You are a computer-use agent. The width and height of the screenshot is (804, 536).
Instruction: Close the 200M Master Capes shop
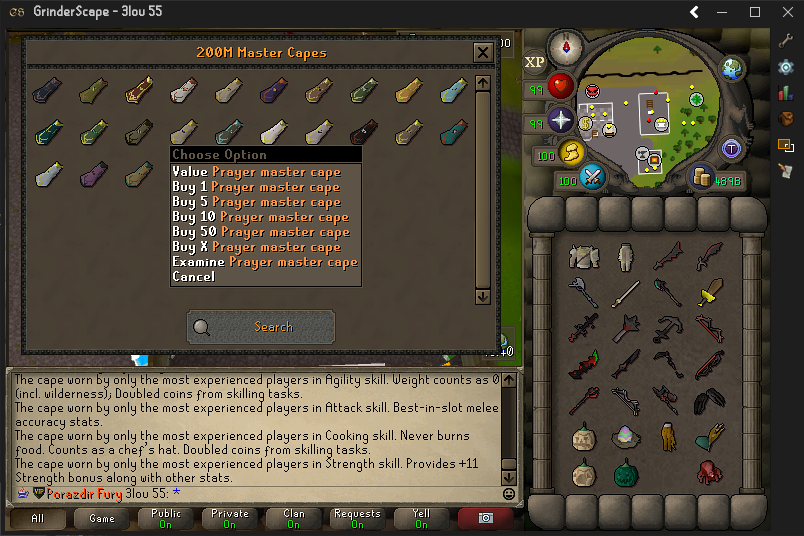click(x=483, y=52)
